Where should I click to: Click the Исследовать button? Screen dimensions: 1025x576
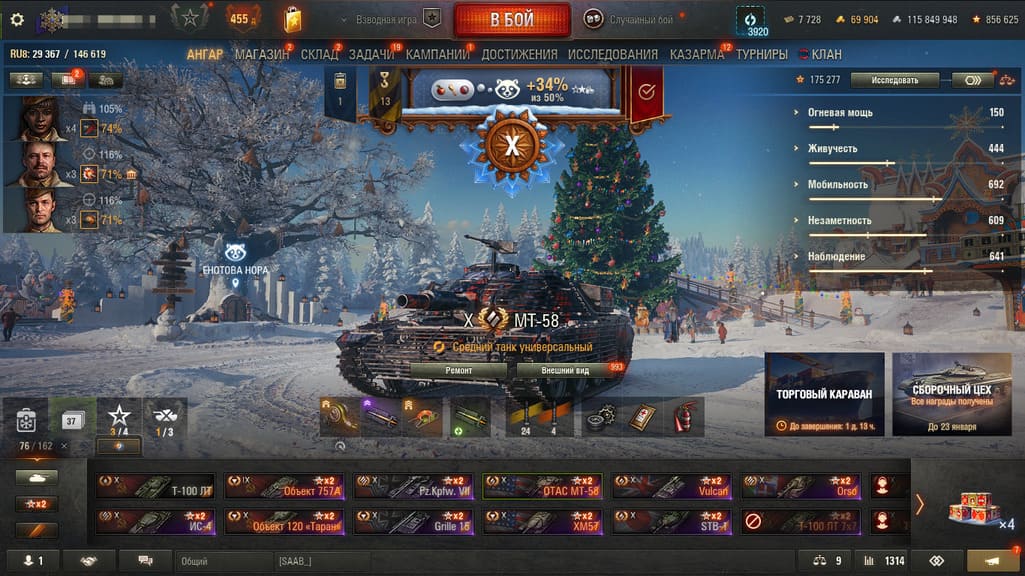click(894, 80)
